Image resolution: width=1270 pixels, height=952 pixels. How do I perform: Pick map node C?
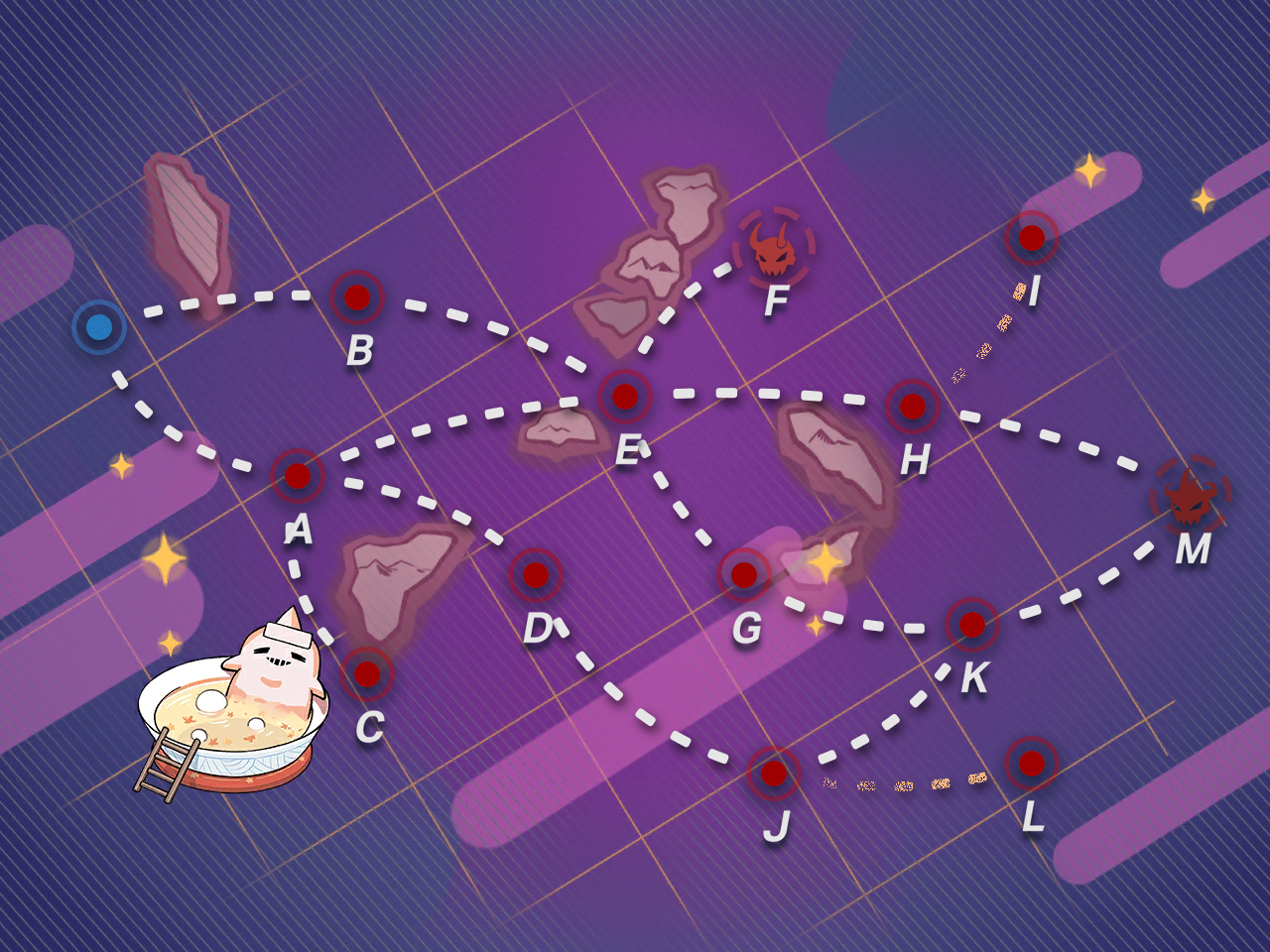(367, 674)
